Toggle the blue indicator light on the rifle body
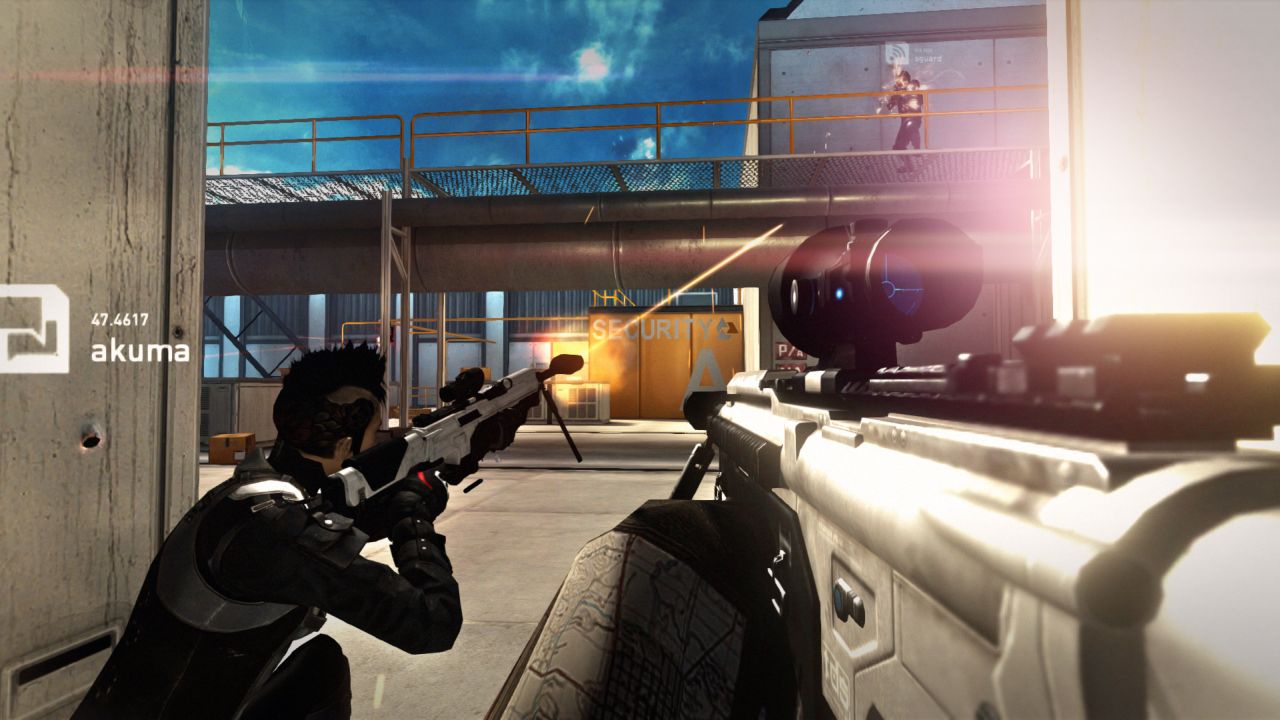The width and height of the screenshot is (1280, 720). pyautogui.click(x=840, y=596)
